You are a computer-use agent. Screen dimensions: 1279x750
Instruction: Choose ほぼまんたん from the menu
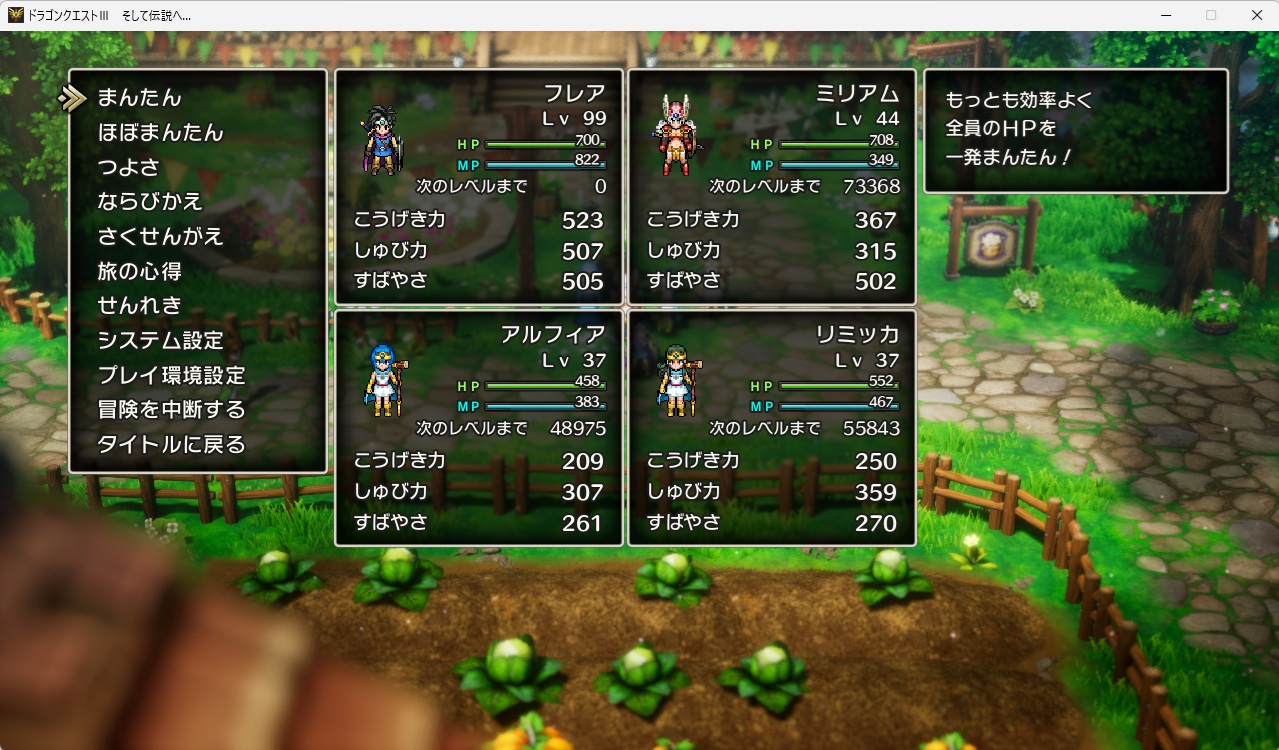pos(160,133)
